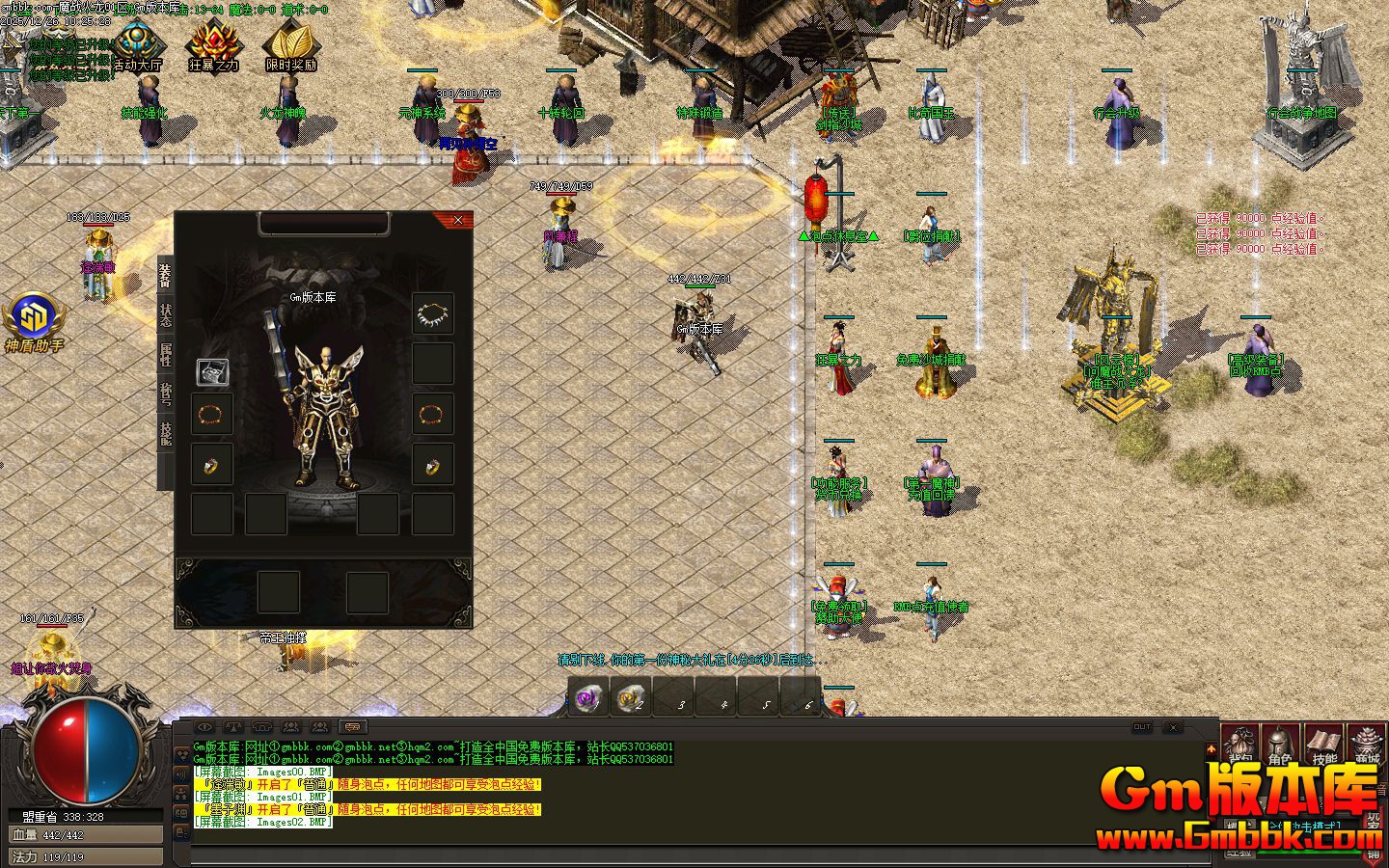Open the 属性 attributes tab
Viewport: 1389px width, 868px height.
click(x=165, y=355)
